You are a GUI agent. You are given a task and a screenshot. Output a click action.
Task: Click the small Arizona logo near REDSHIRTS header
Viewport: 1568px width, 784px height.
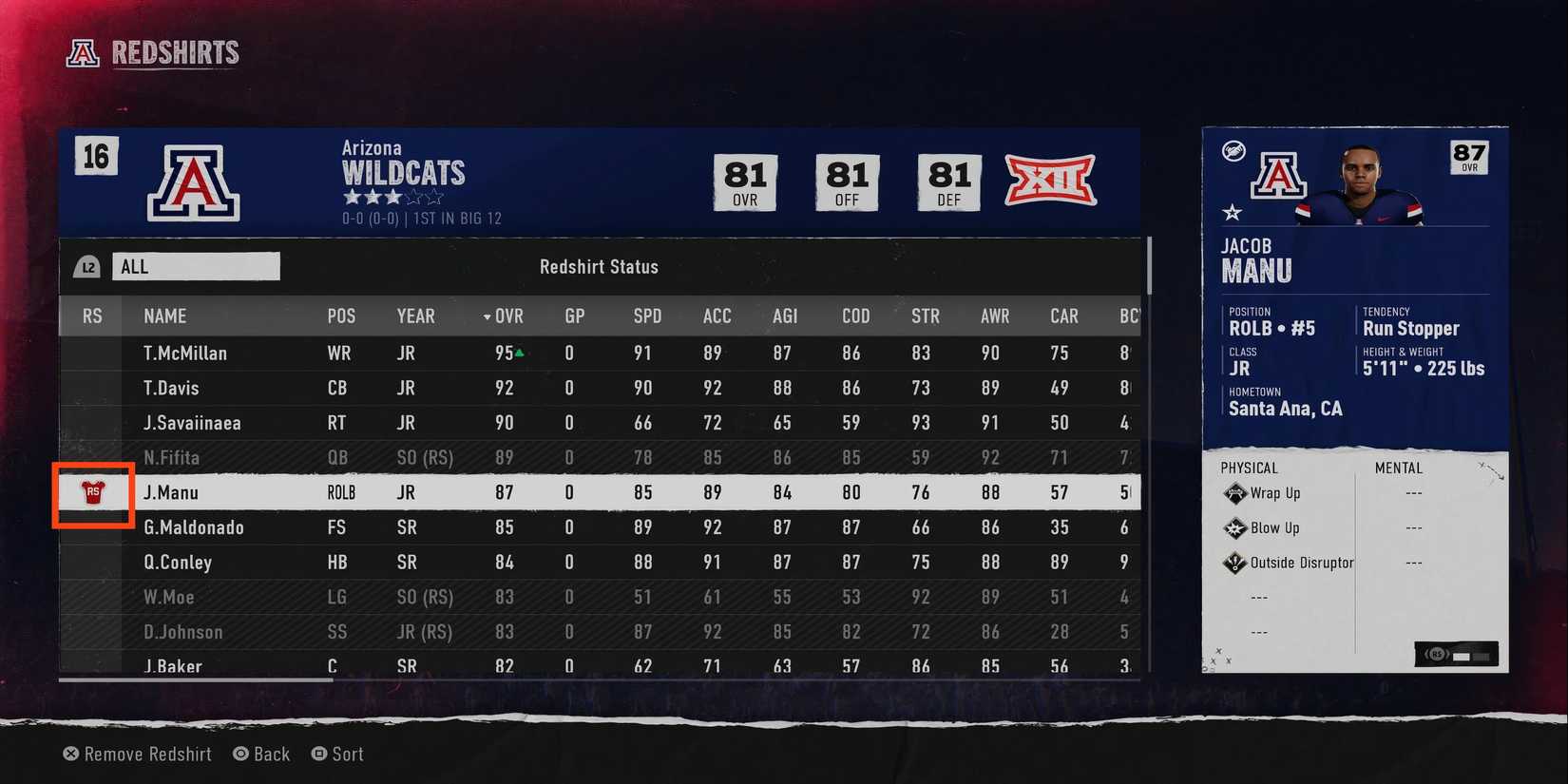82,54
